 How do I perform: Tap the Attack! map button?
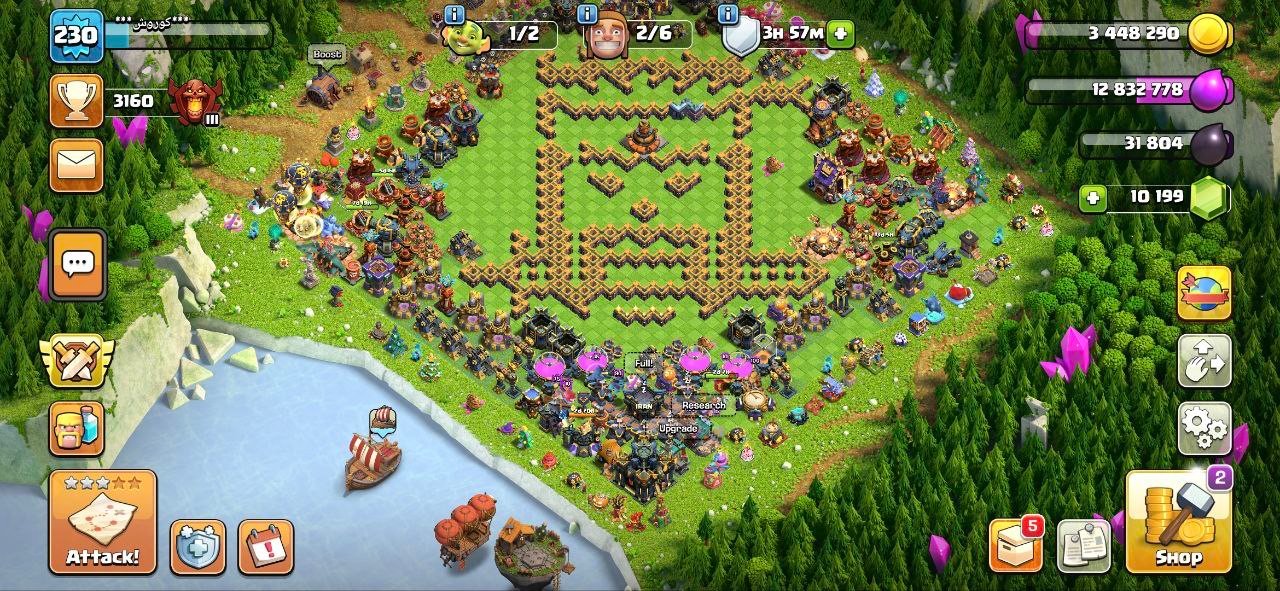103,521
